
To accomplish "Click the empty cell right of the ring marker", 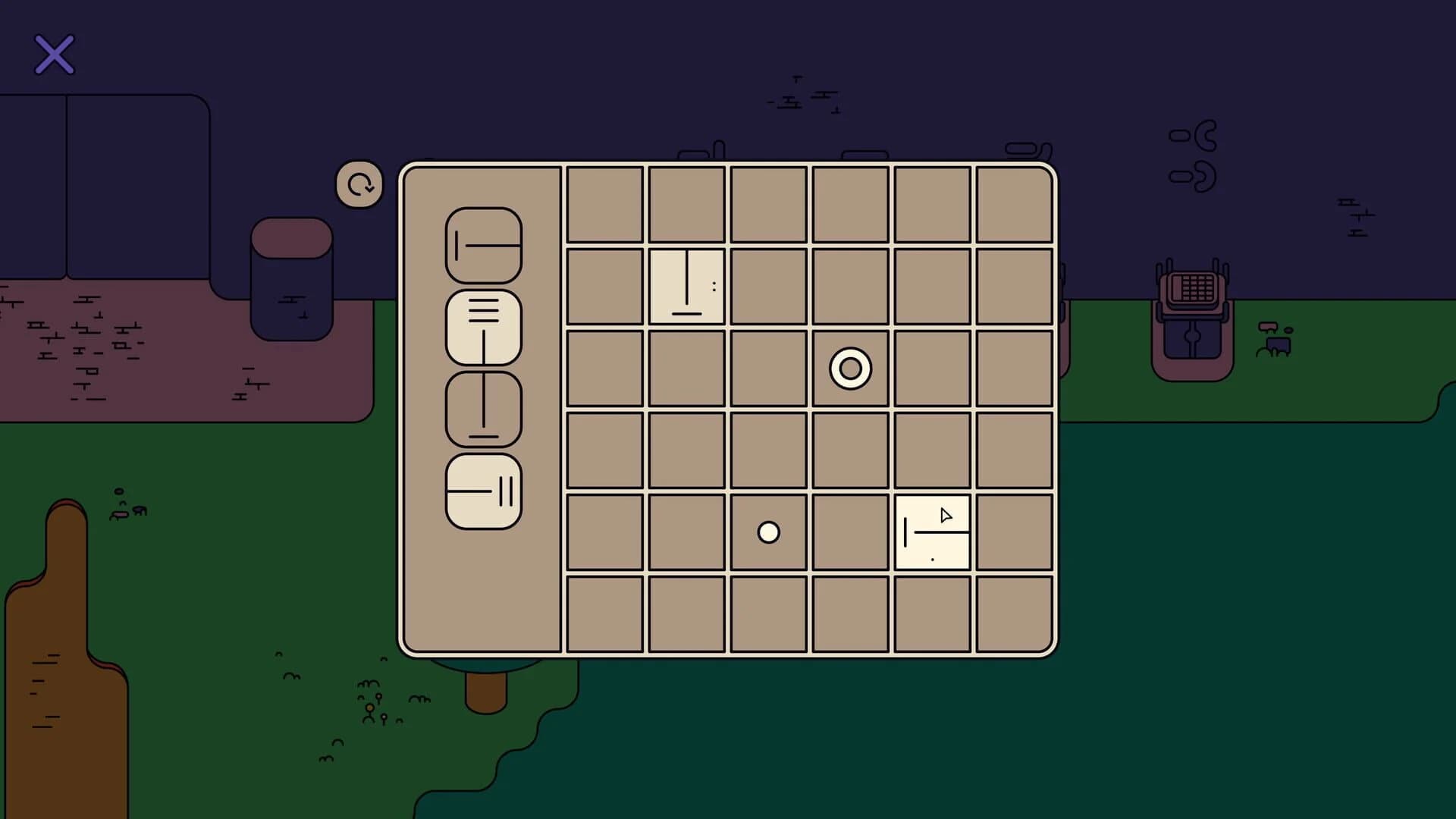I will pos(933,369).
